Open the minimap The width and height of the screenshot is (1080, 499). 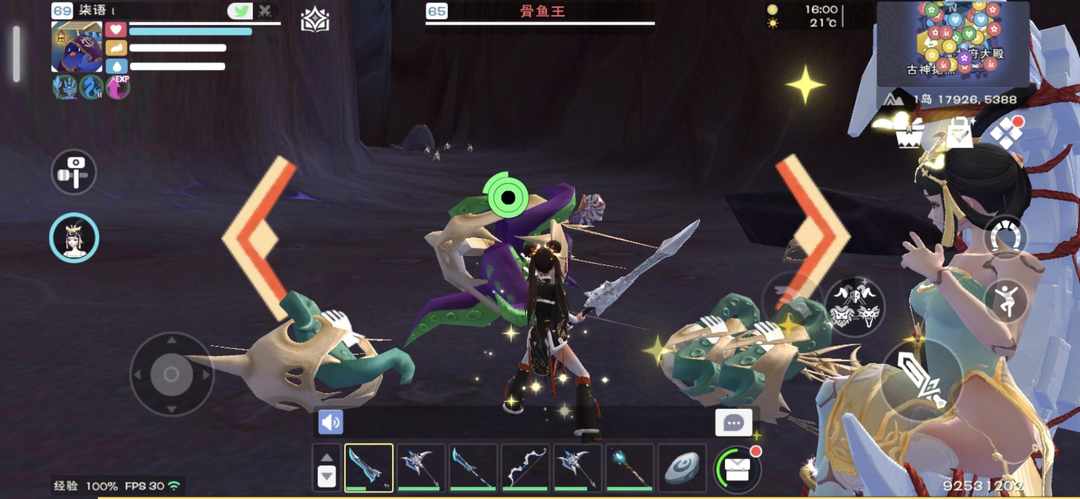[x=952, y=43]
